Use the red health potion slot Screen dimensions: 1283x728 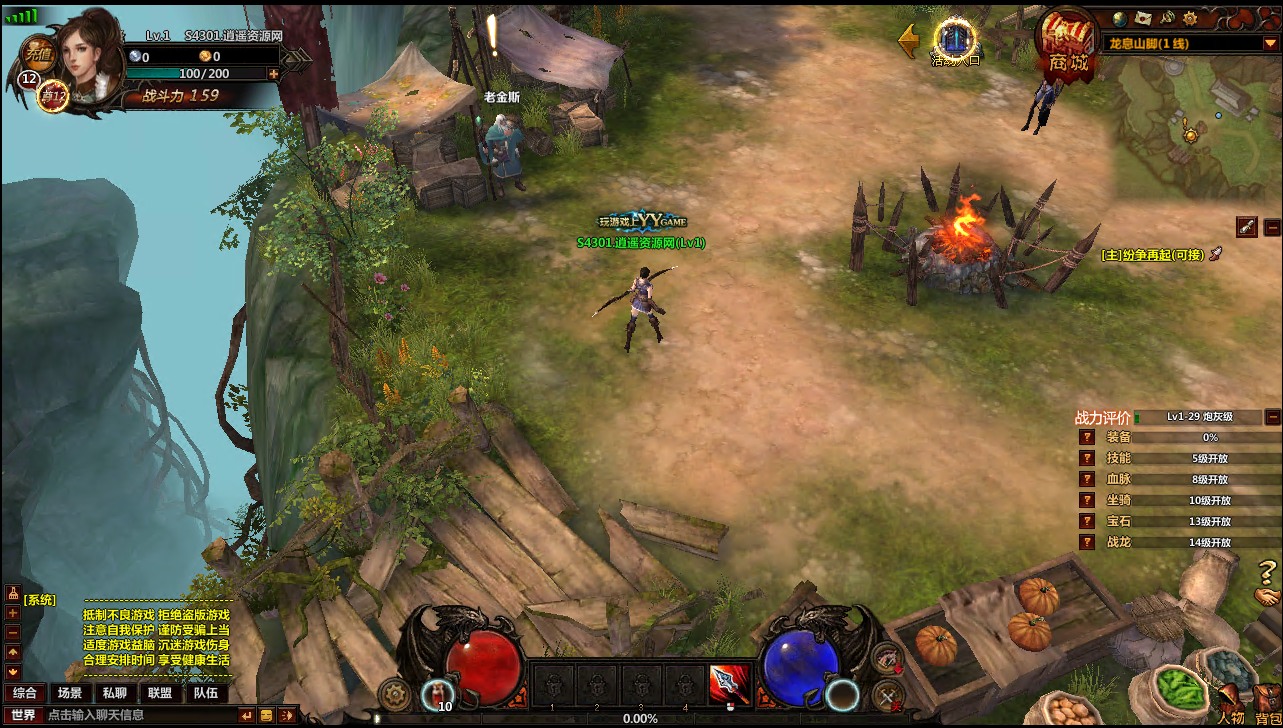(436, 689)
